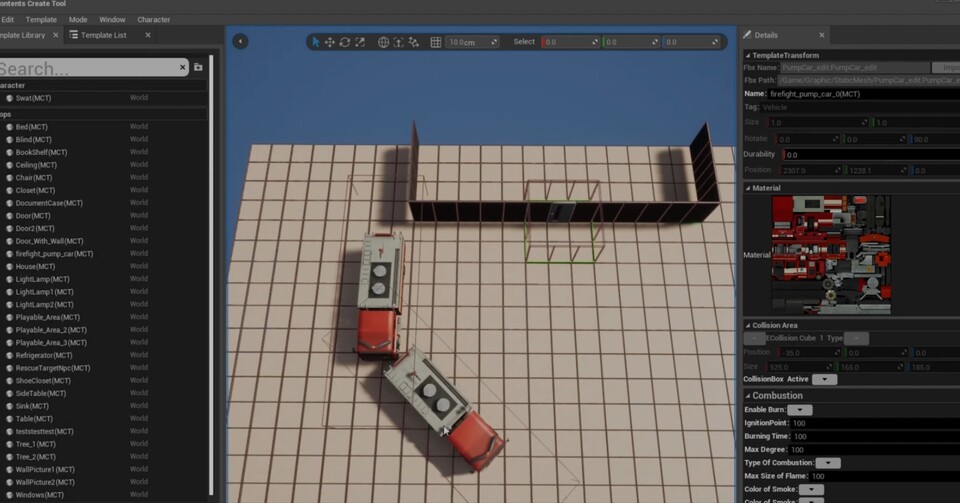Select the Windows(MCT) entry
960x503 pixels.
tap(39, 495)
